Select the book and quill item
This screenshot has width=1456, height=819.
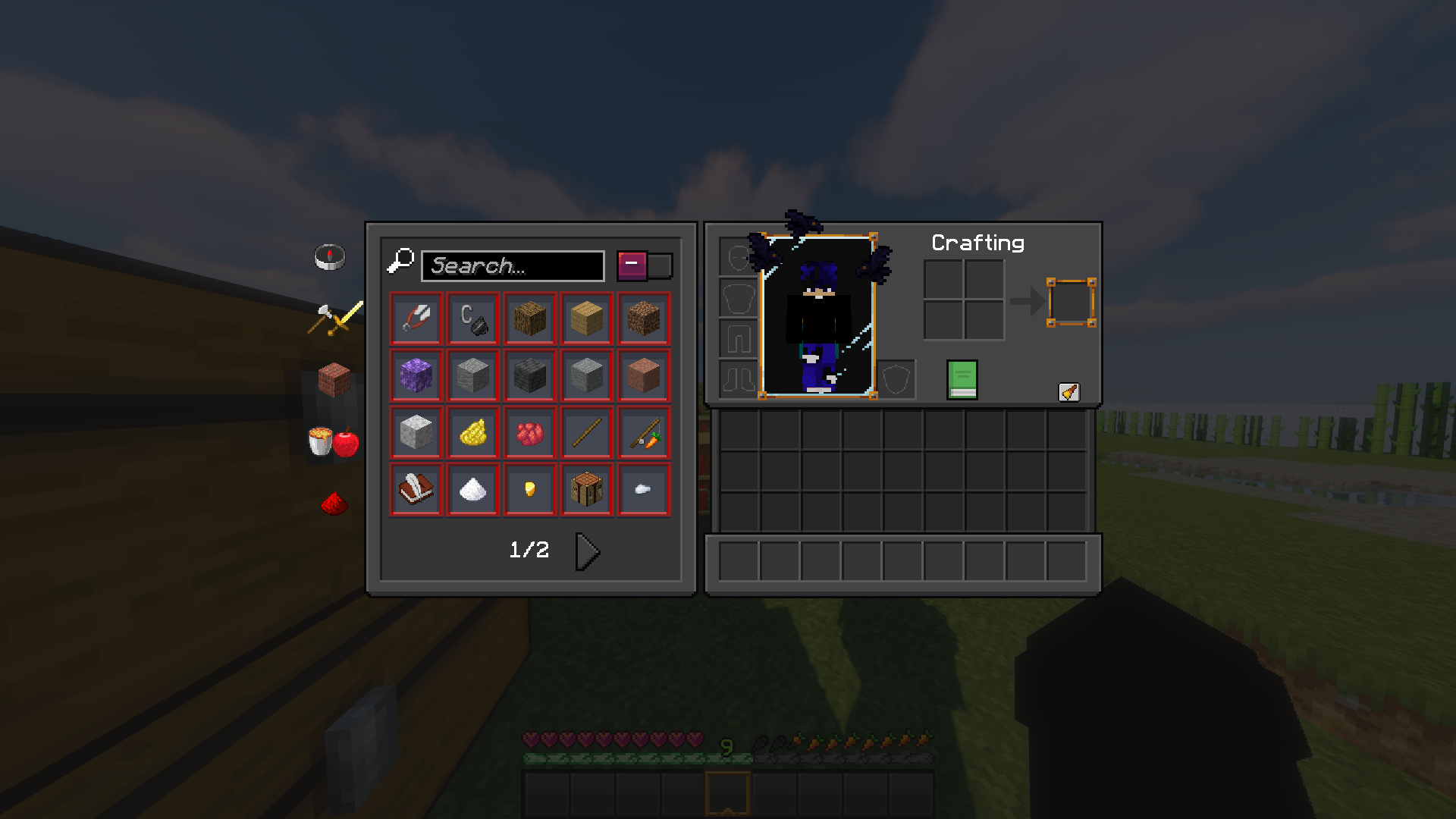coord(416,489)
